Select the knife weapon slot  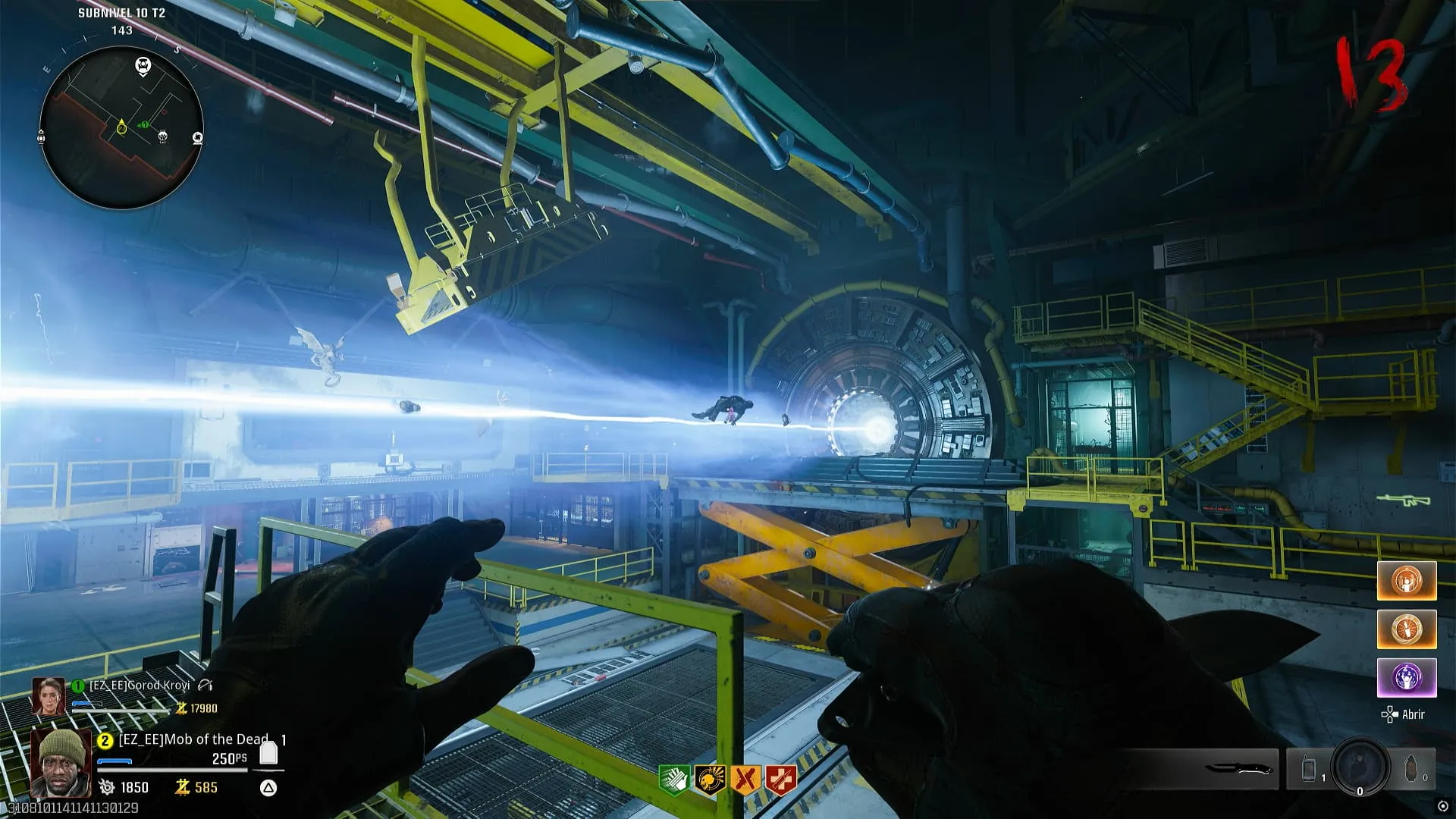pos(1236,770)
